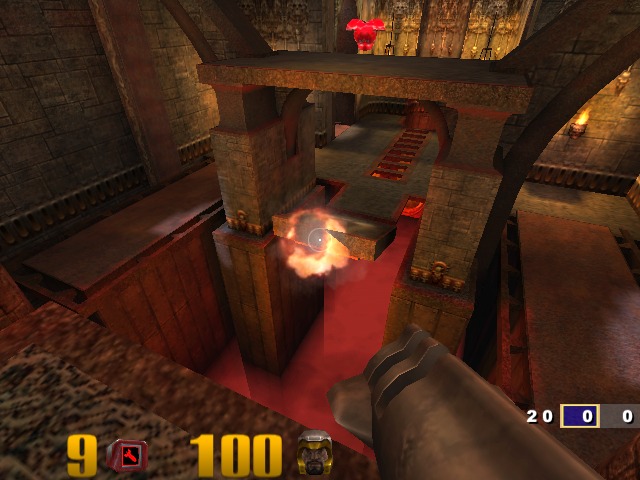Click the red rocket ammo box icon

point(127,456)
